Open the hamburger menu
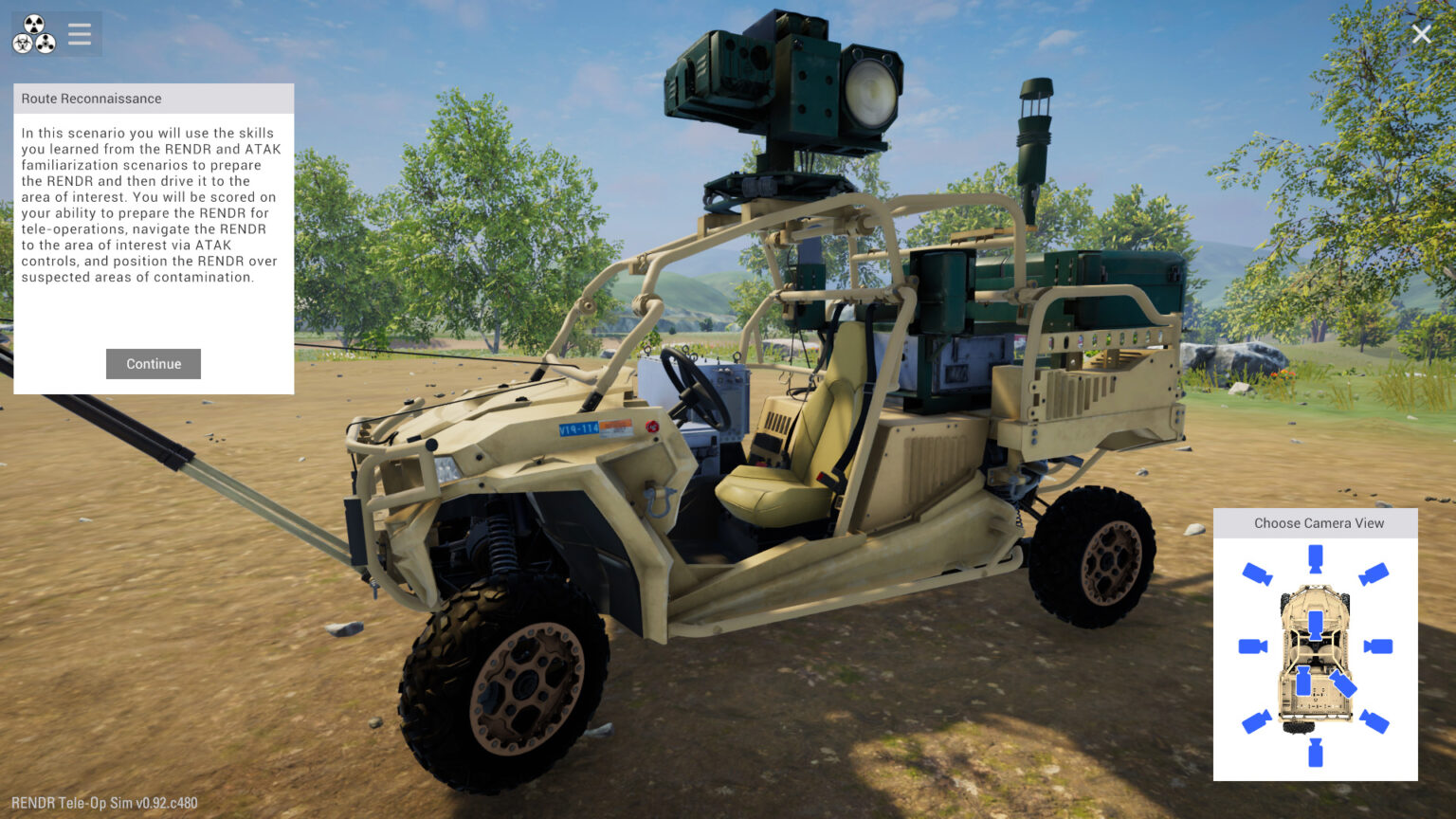 tap(79, 34)
